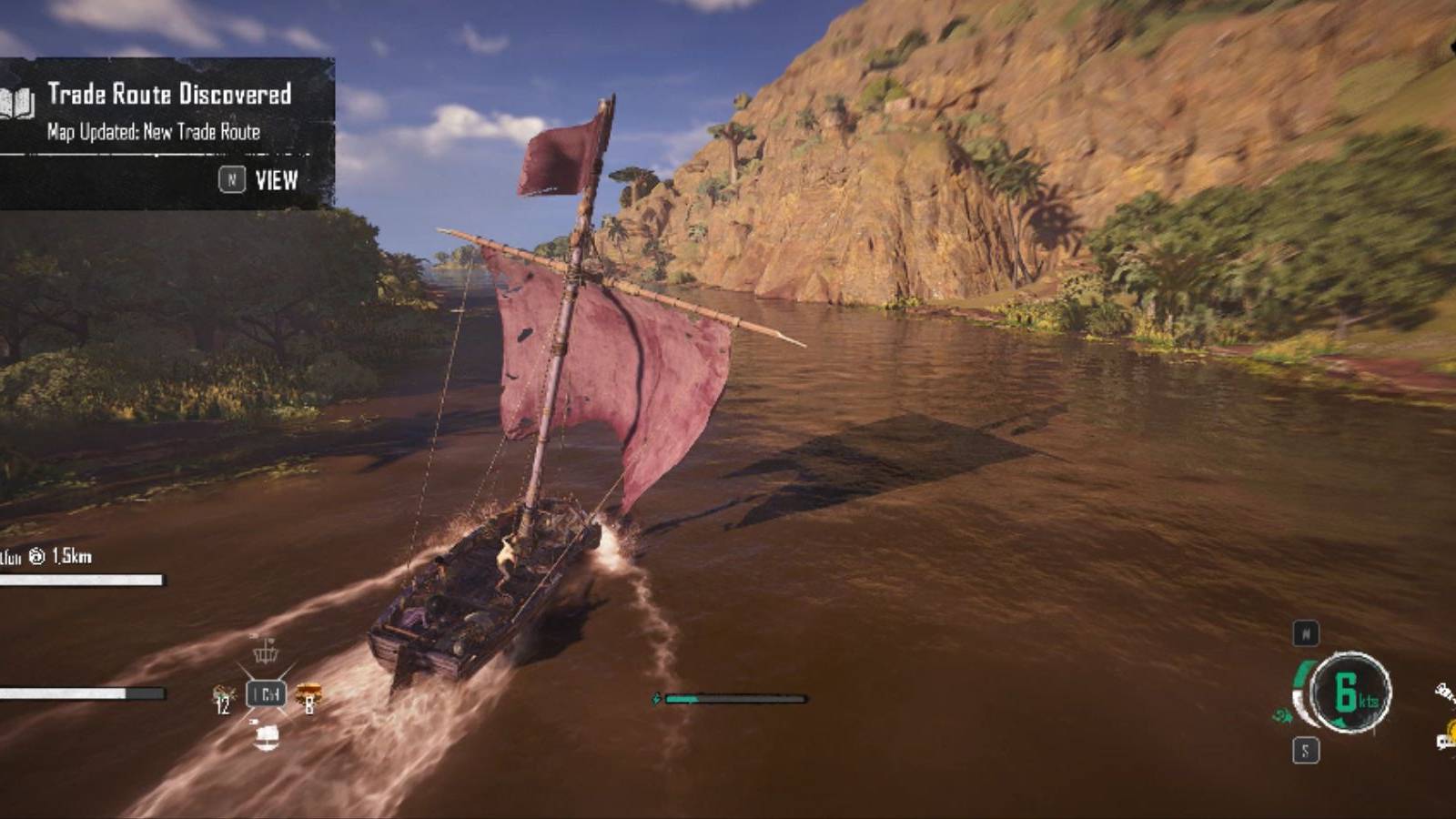Screen dimensions: 1456x819
Task: Toggle sails up with the N key badge
Action: point(1306,633)
